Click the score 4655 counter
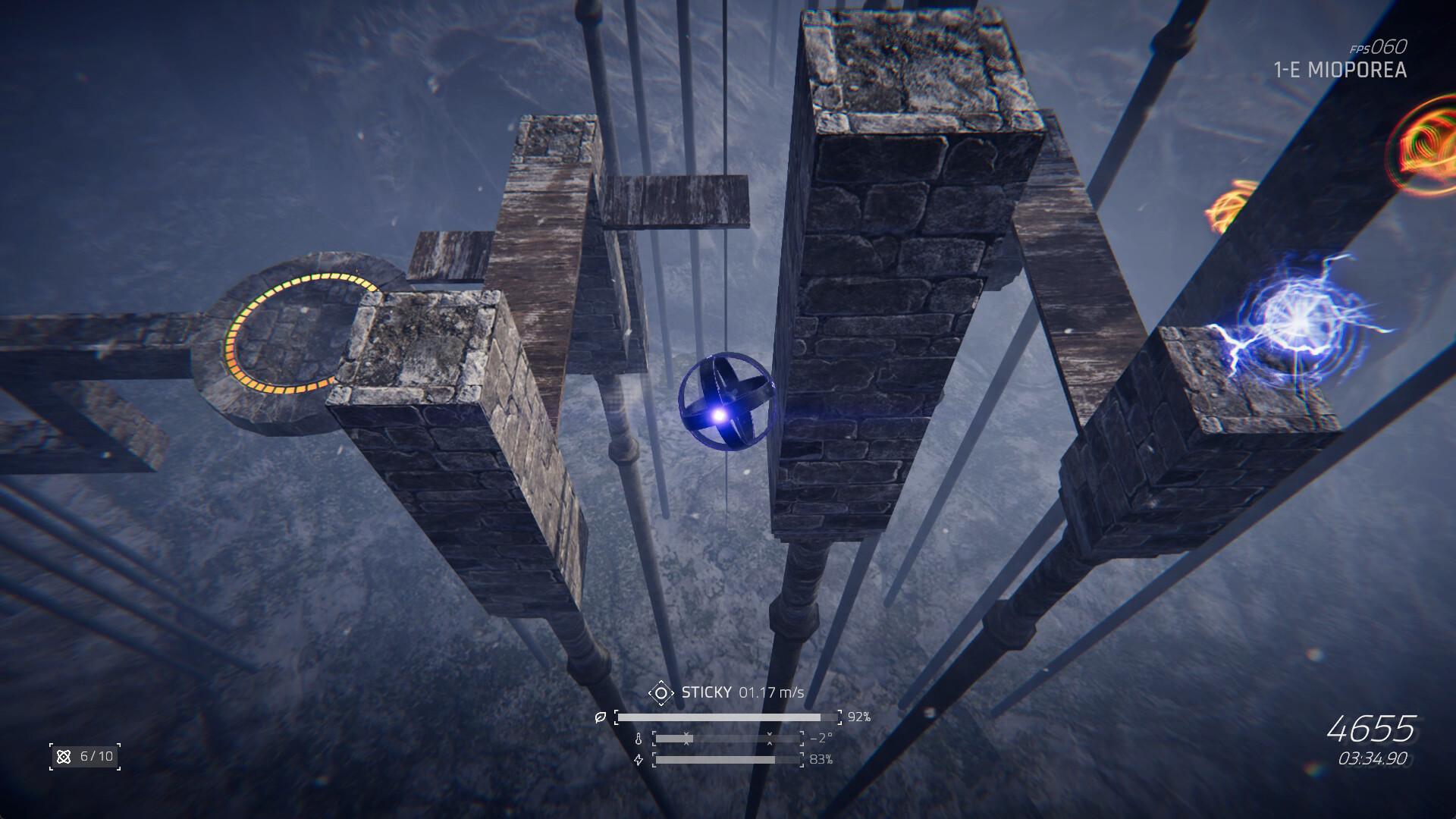 tap(1371, 728)
